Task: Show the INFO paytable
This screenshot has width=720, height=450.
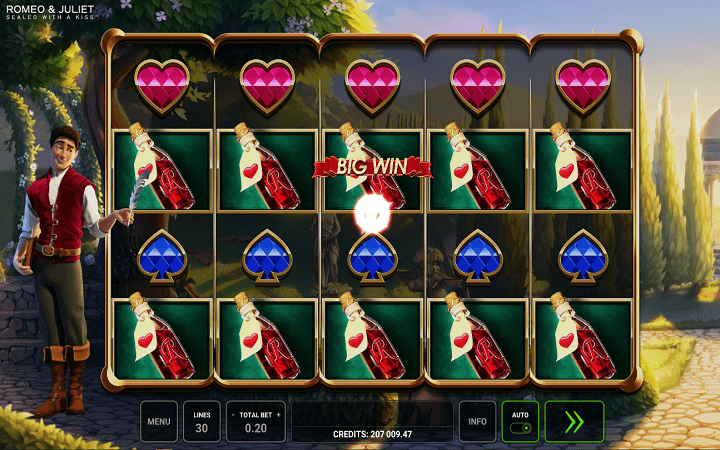Action: coord(477,421)
